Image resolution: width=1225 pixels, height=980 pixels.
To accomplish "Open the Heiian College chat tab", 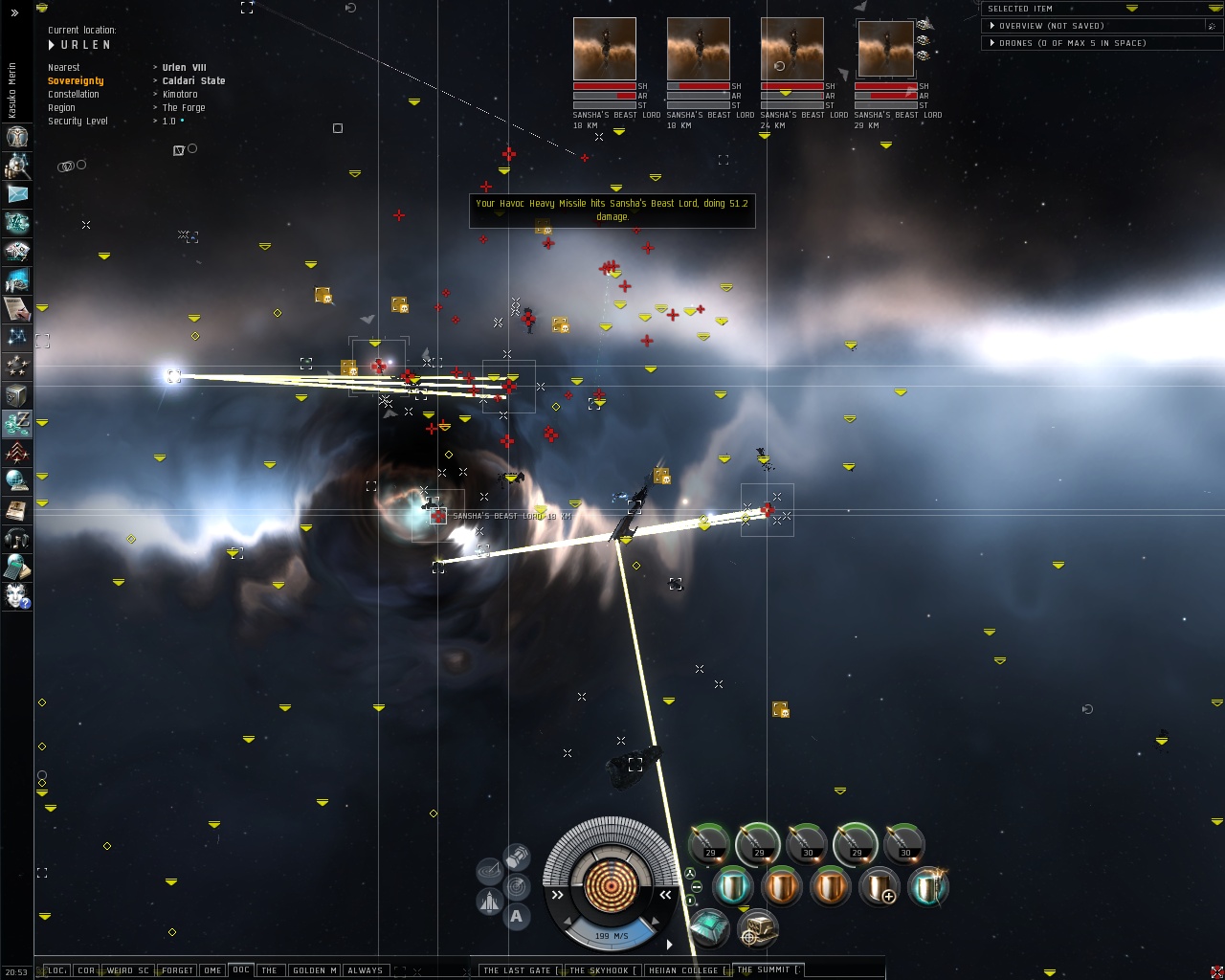I will tap(682, 969).
